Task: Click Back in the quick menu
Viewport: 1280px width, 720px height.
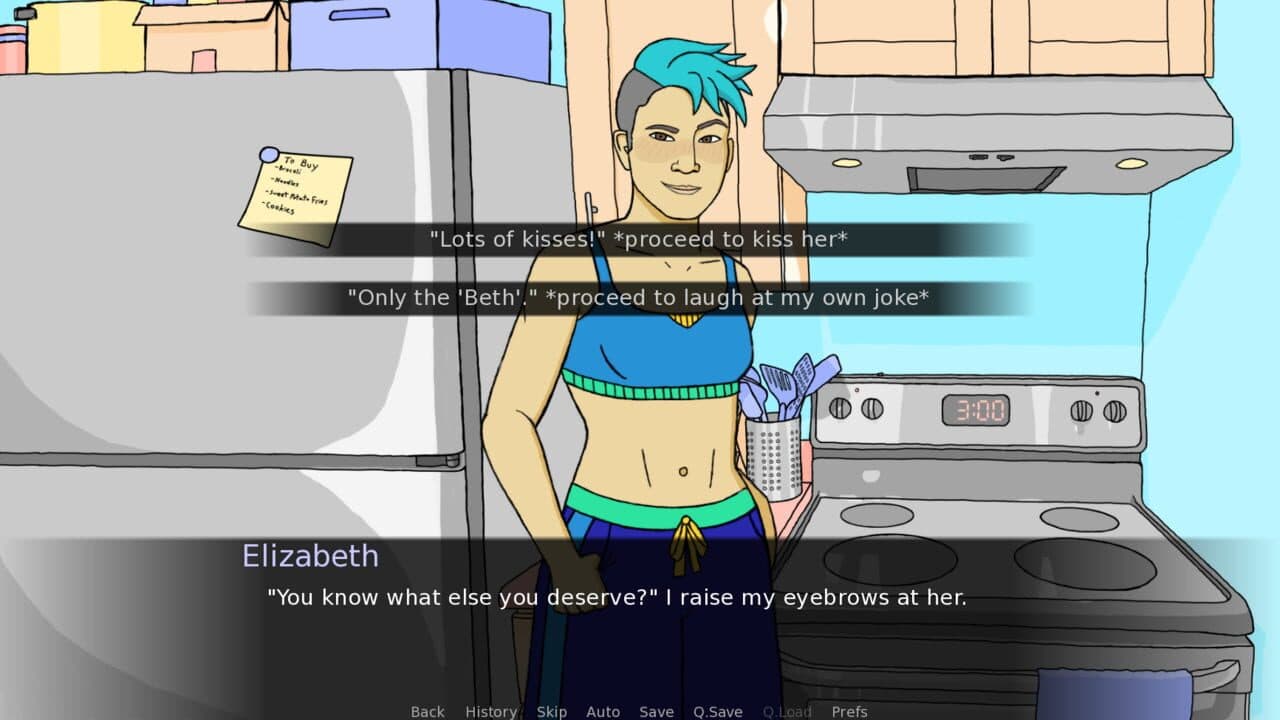Action: [x=426, y=711]
